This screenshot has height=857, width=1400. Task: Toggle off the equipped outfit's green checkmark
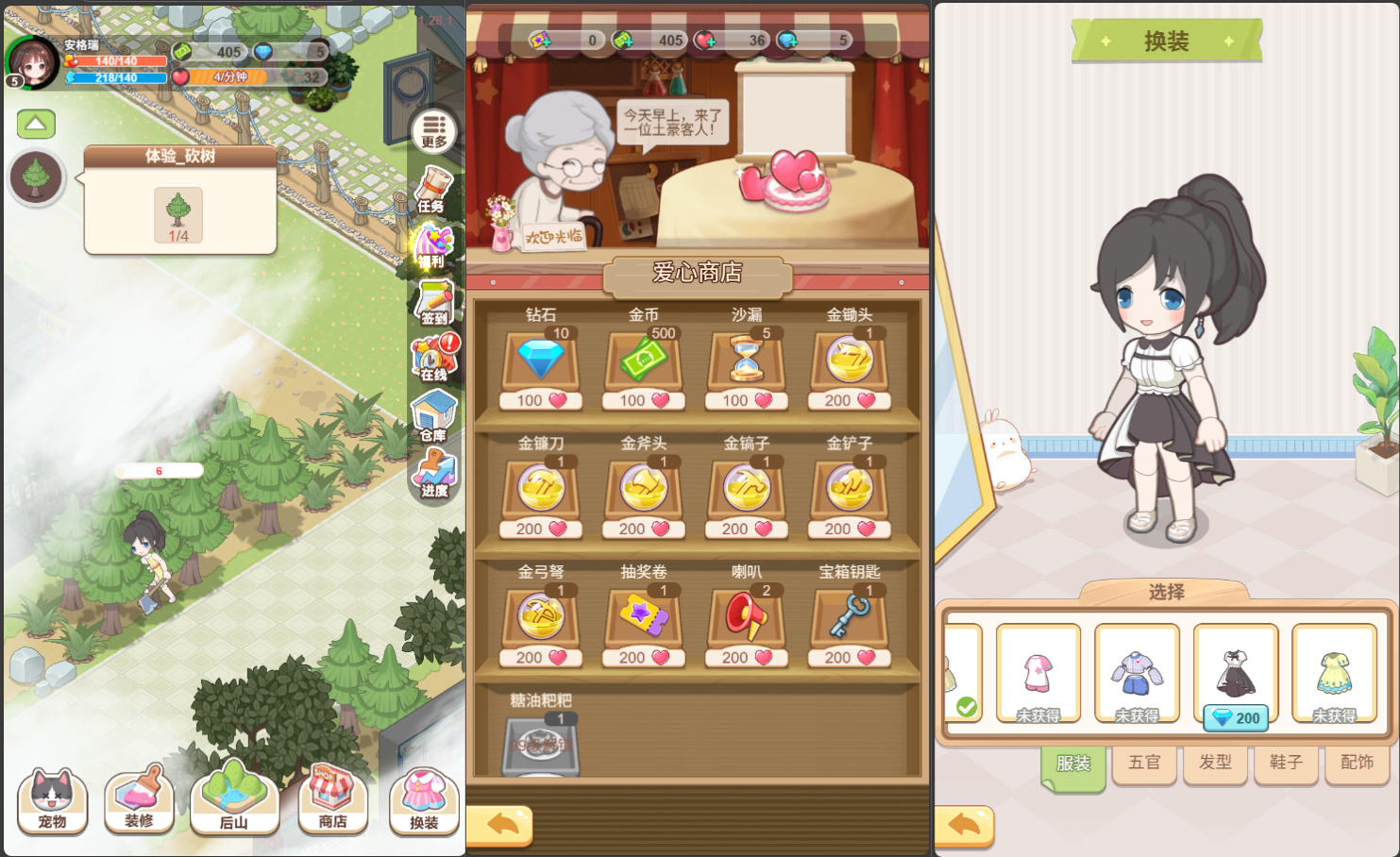[x=966, y=705]
